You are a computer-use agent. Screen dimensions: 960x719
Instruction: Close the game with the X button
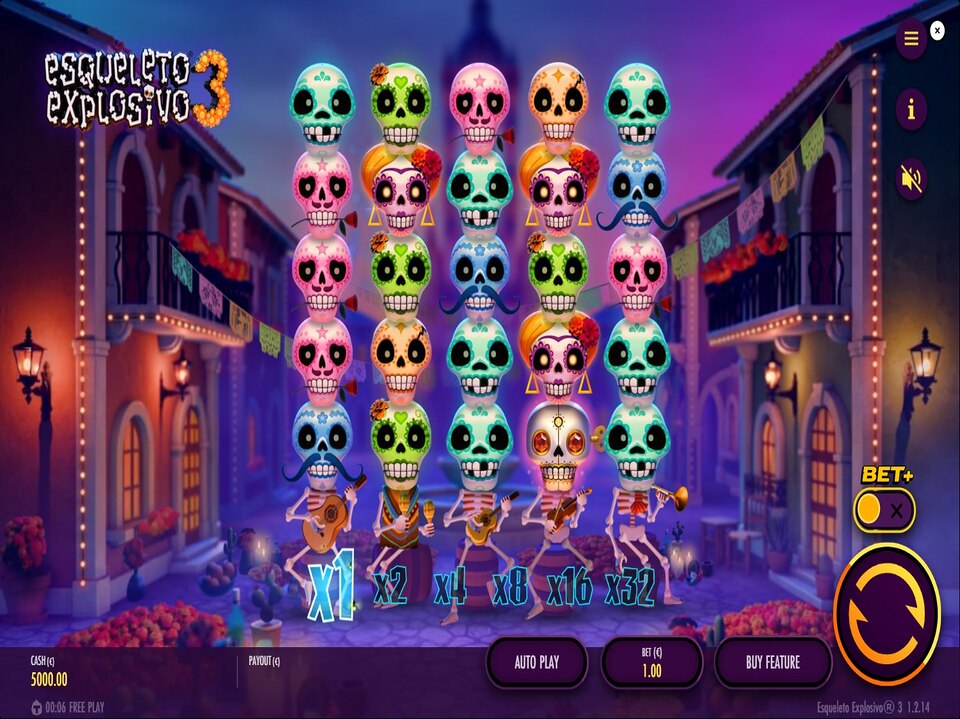pos(937,31)
